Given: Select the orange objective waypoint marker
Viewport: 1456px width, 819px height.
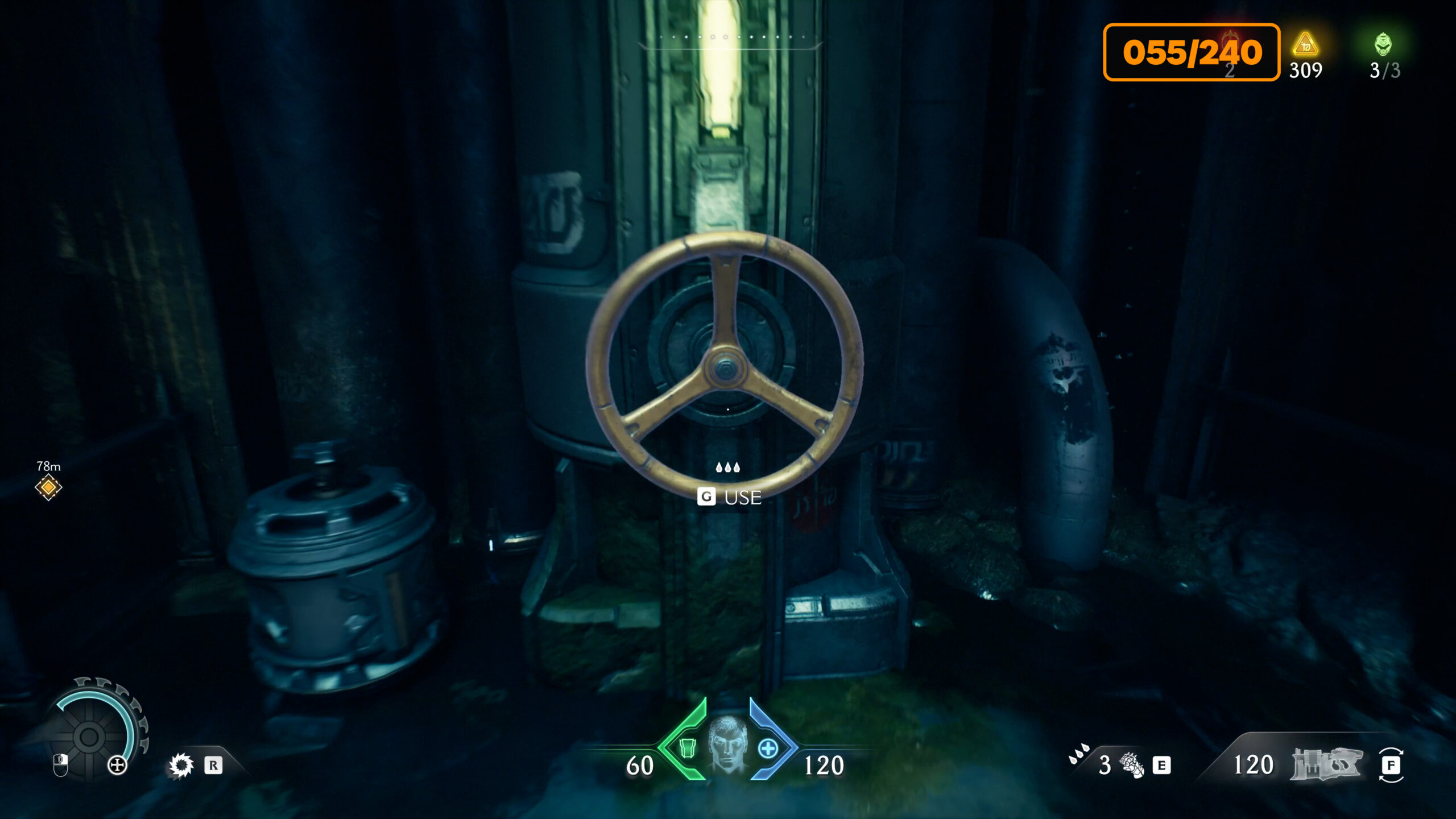Looking at the screenshot, I should coord(48,487).
